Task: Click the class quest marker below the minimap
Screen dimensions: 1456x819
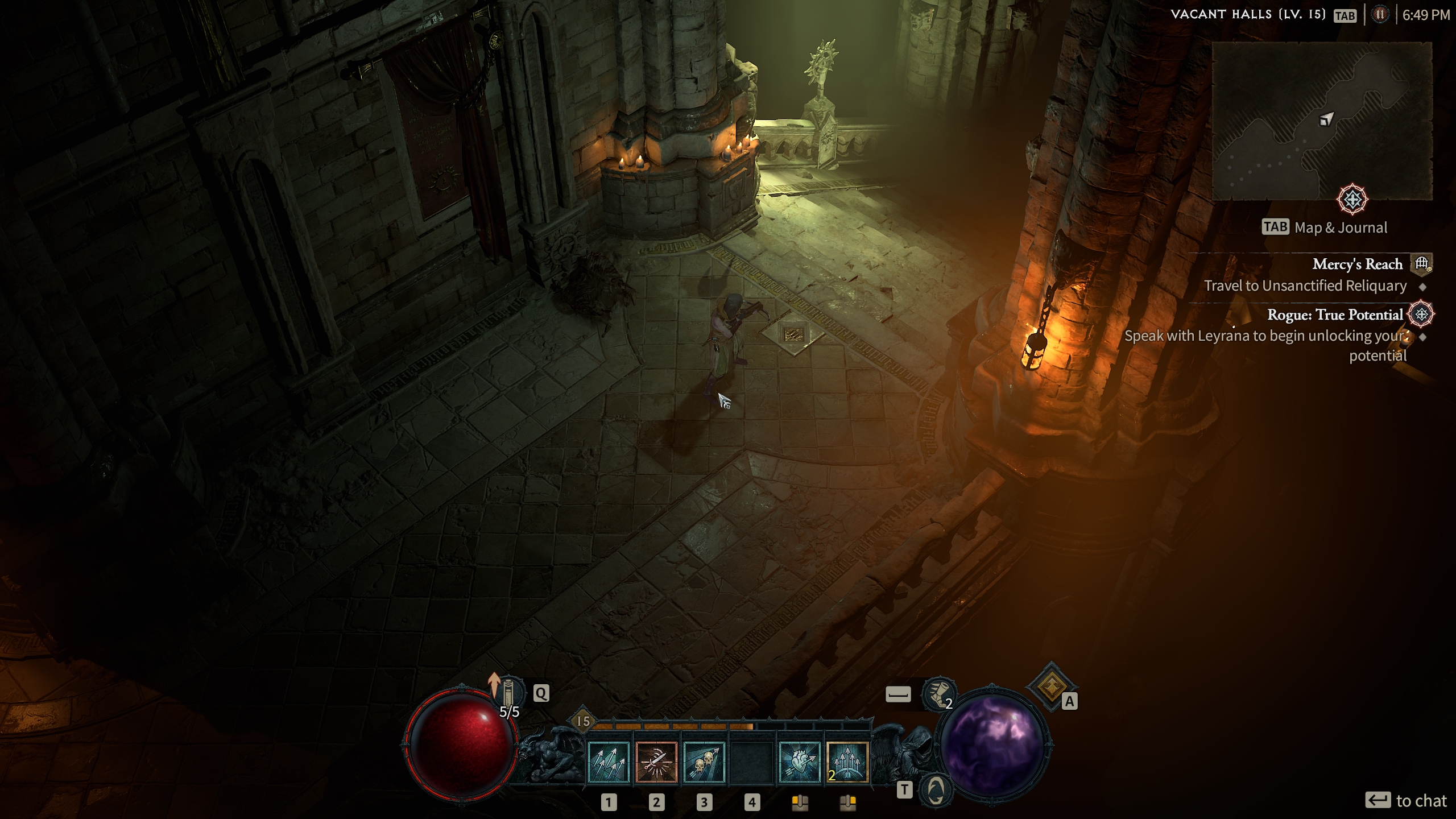Action: 1352,200
